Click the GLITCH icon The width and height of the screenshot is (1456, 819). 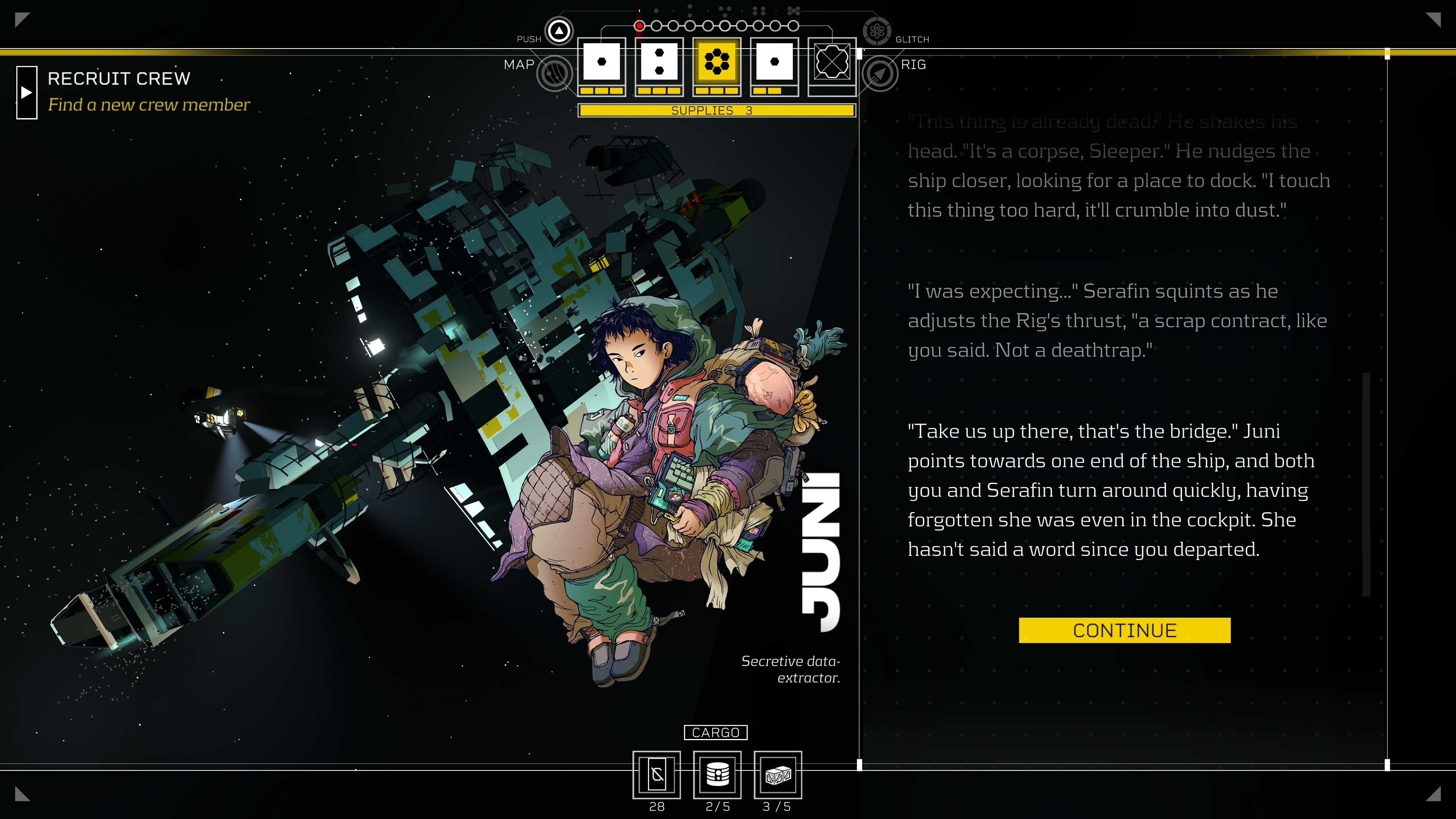[877, 31]
